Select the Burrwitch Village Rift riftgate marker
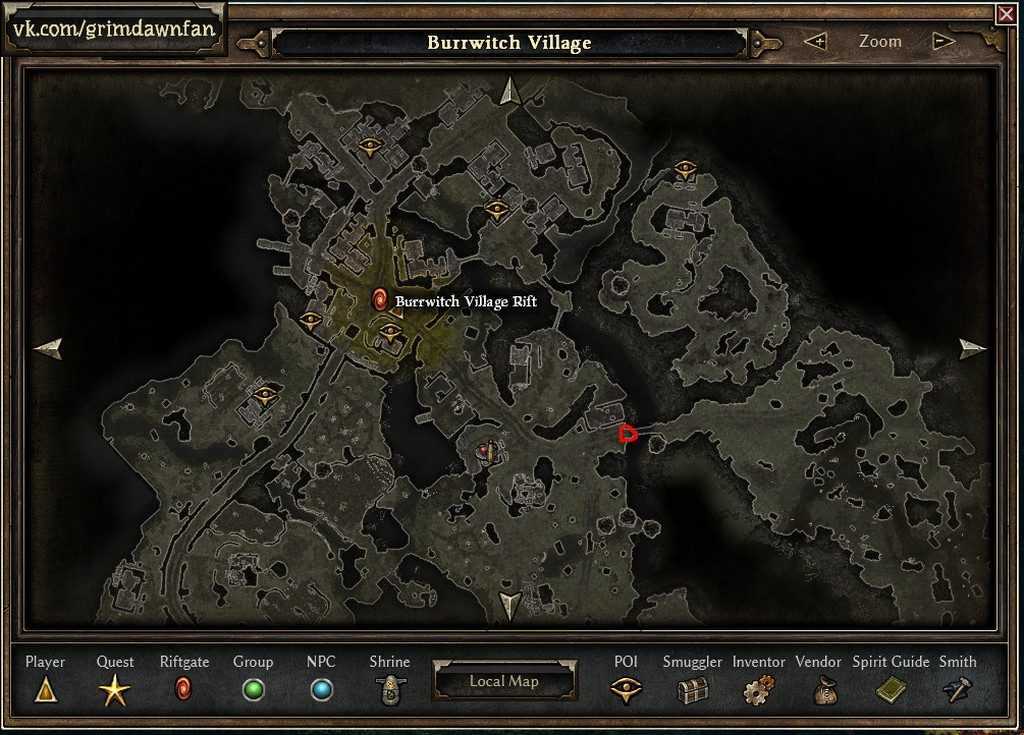The image size is (1024, 735). (380, 299)
